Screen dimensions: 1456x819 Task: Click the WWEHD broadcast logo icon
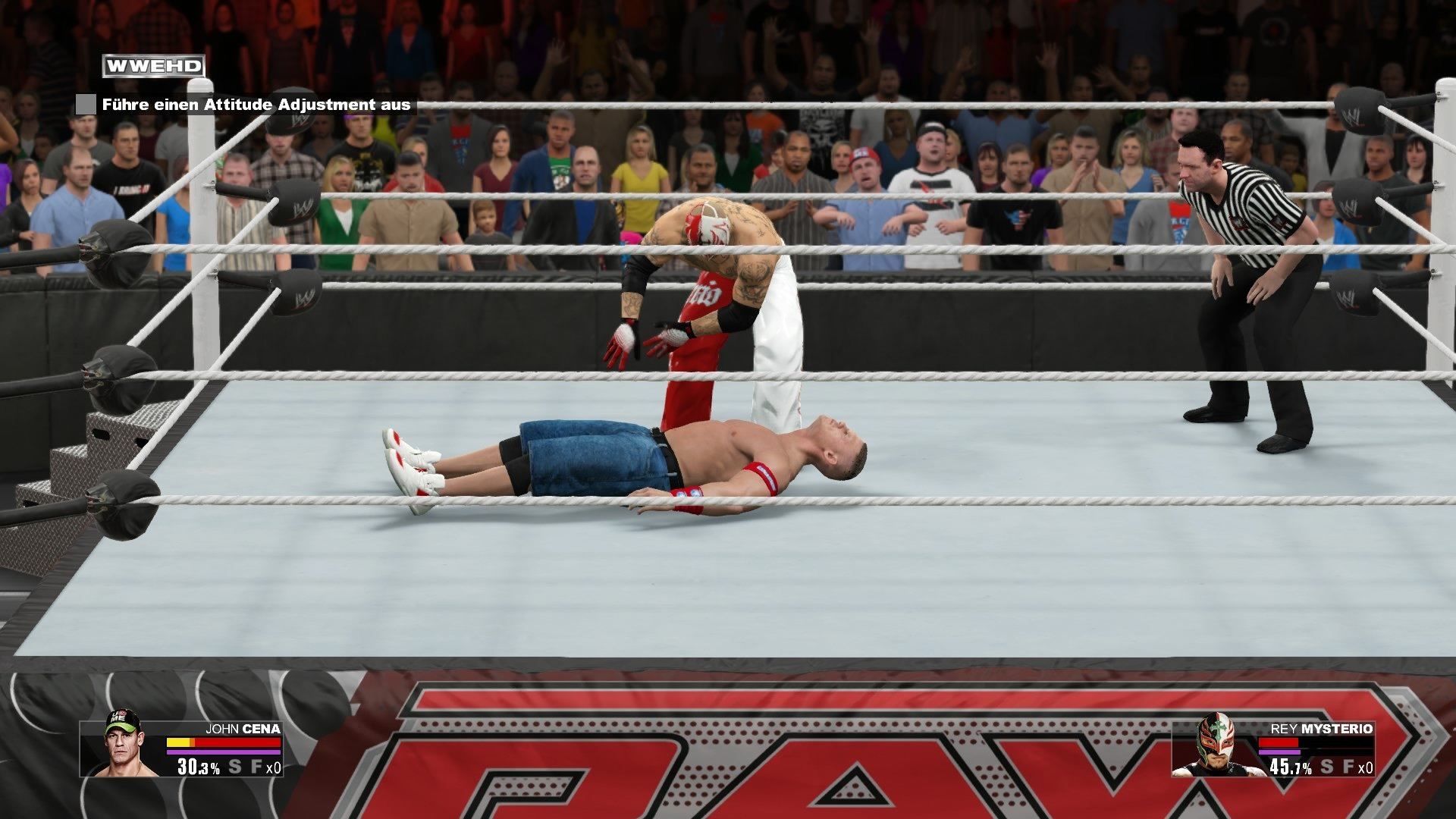[x=152, y=66]
